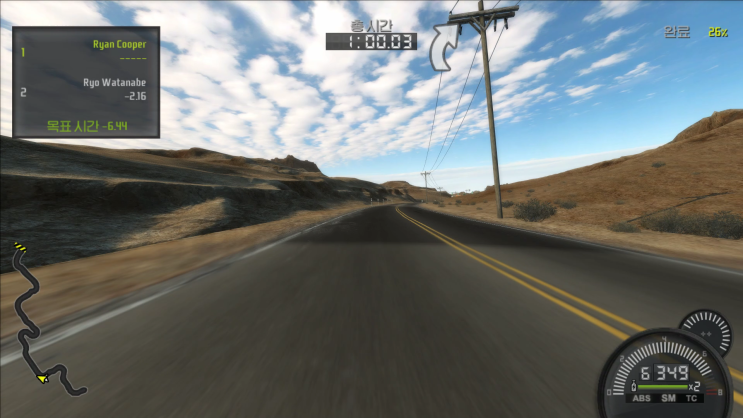The height and width of the screenshot is (418, 743).
Task: Toggle the SM stability indicator
Action: pos(667,397)
